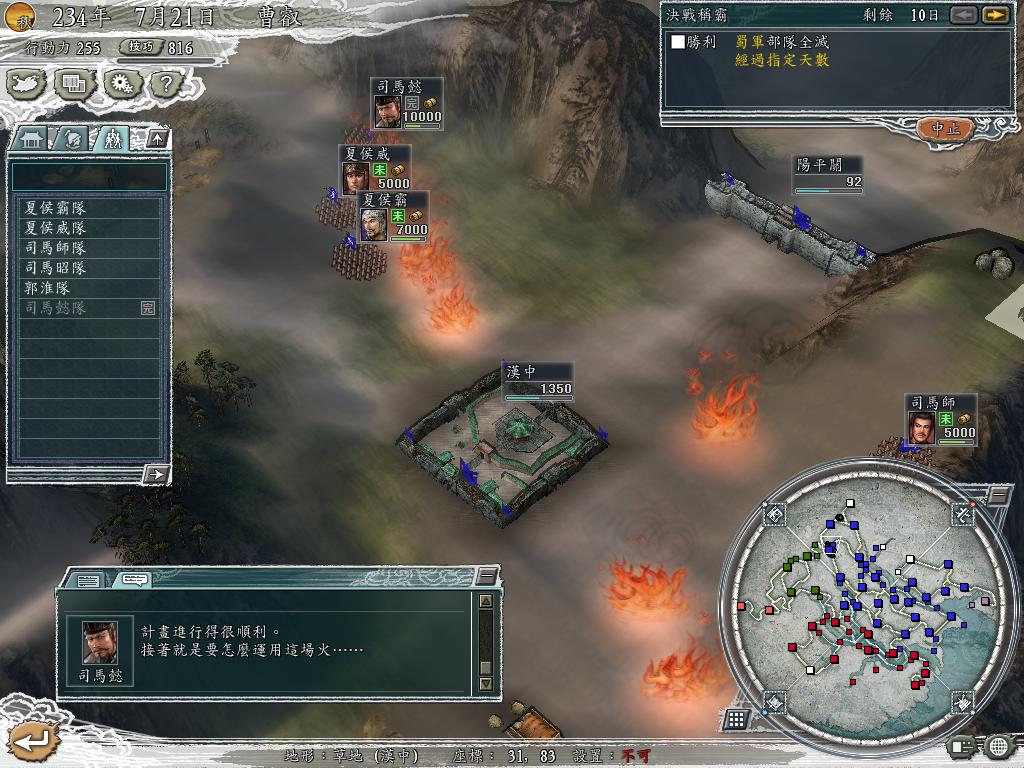Switch to the message log list tab
The width and height of the screenshot is (1024, 768).
click(x=88, y=579)
